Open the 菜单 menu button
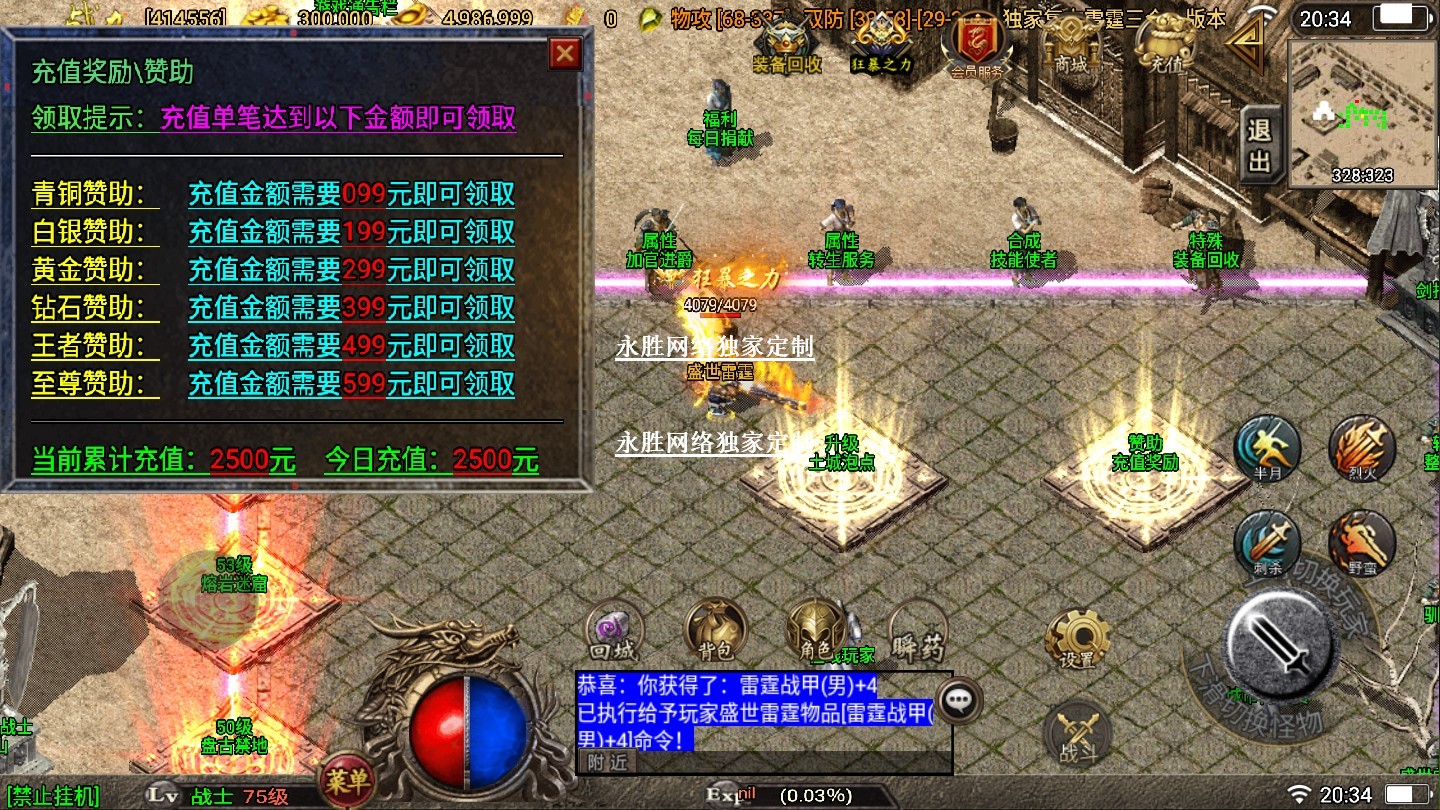 click(x=346, y=779)
